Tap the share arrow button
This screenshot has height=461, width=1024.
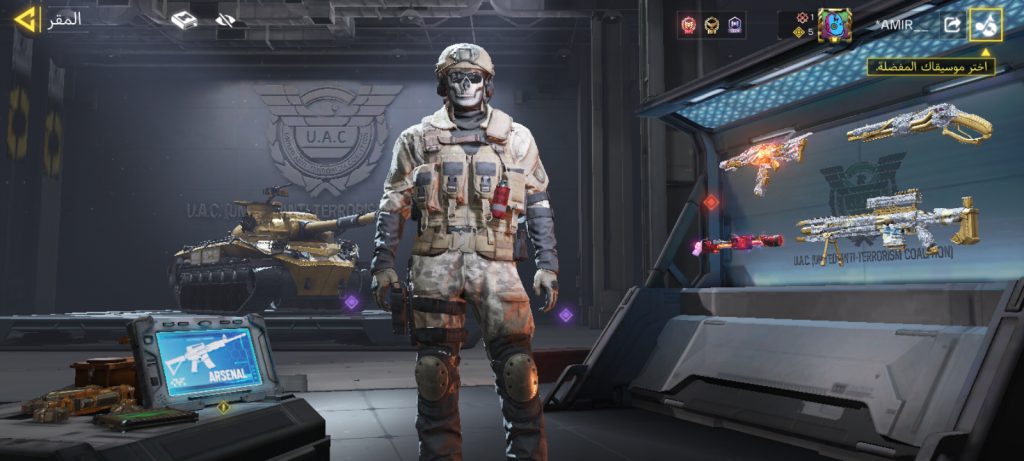(951, 25)
